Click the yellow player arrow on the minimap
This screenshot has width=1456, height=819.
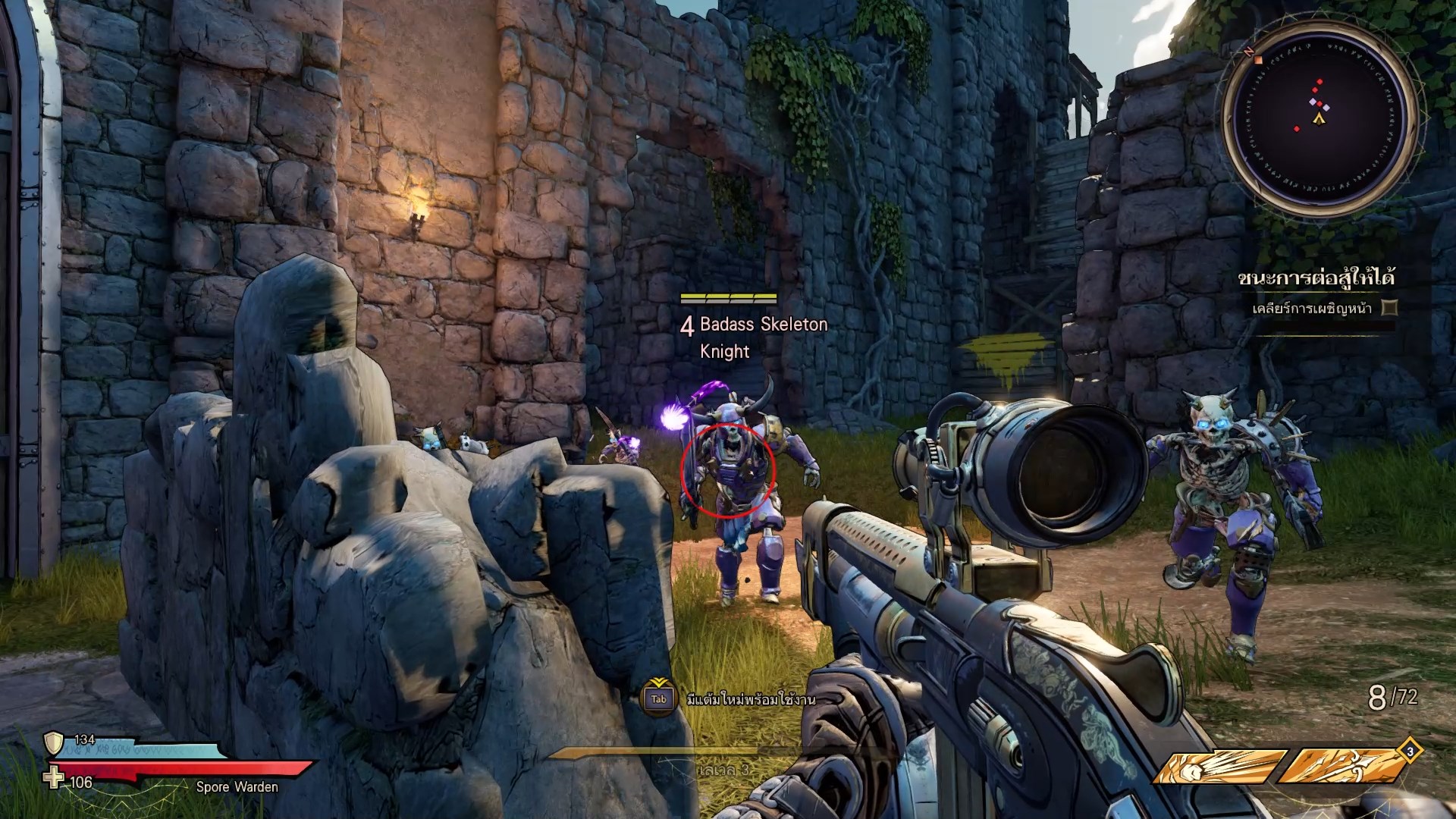coord(1319,119)
